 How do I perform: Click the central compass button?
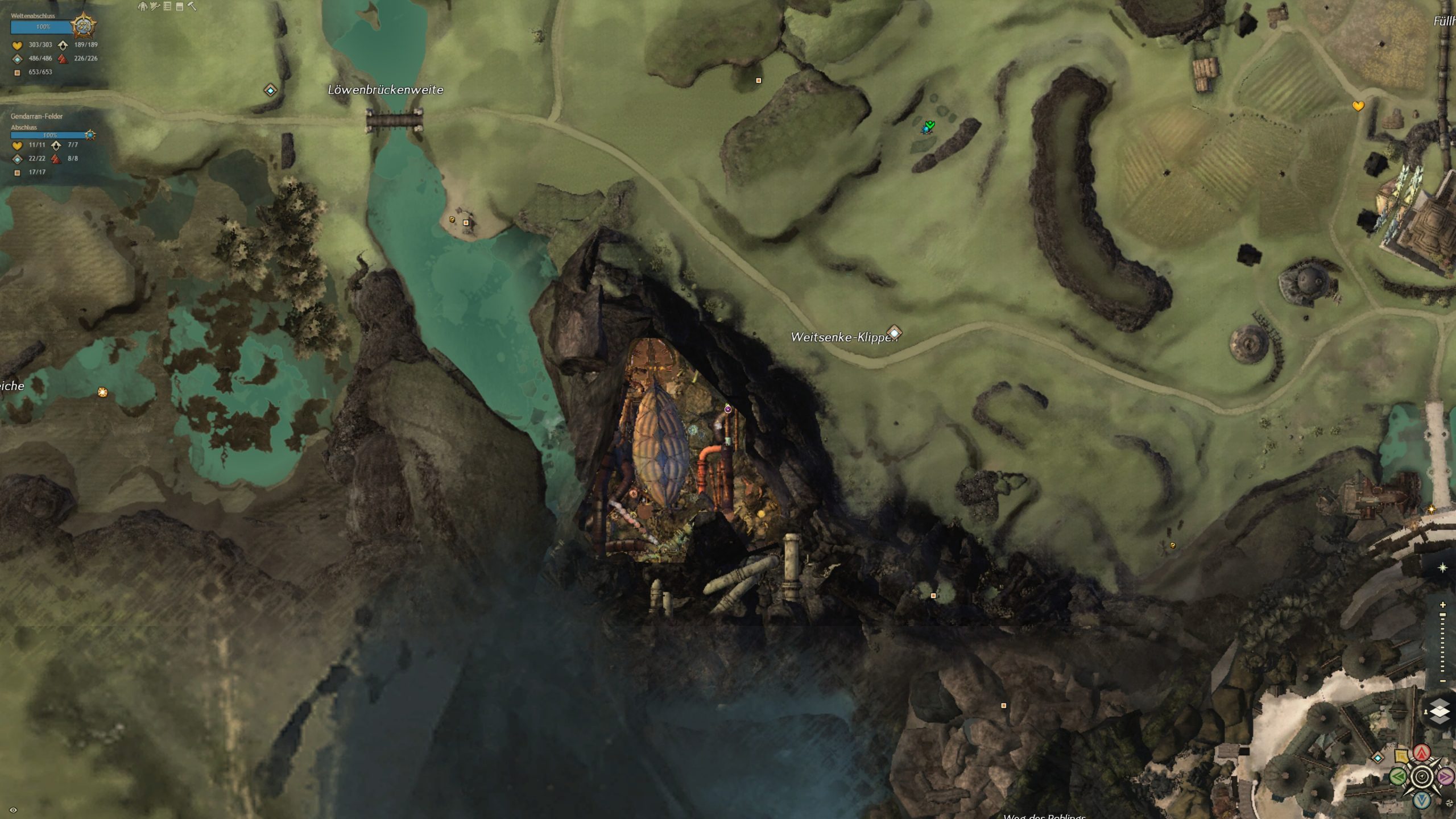(1422, 776)
